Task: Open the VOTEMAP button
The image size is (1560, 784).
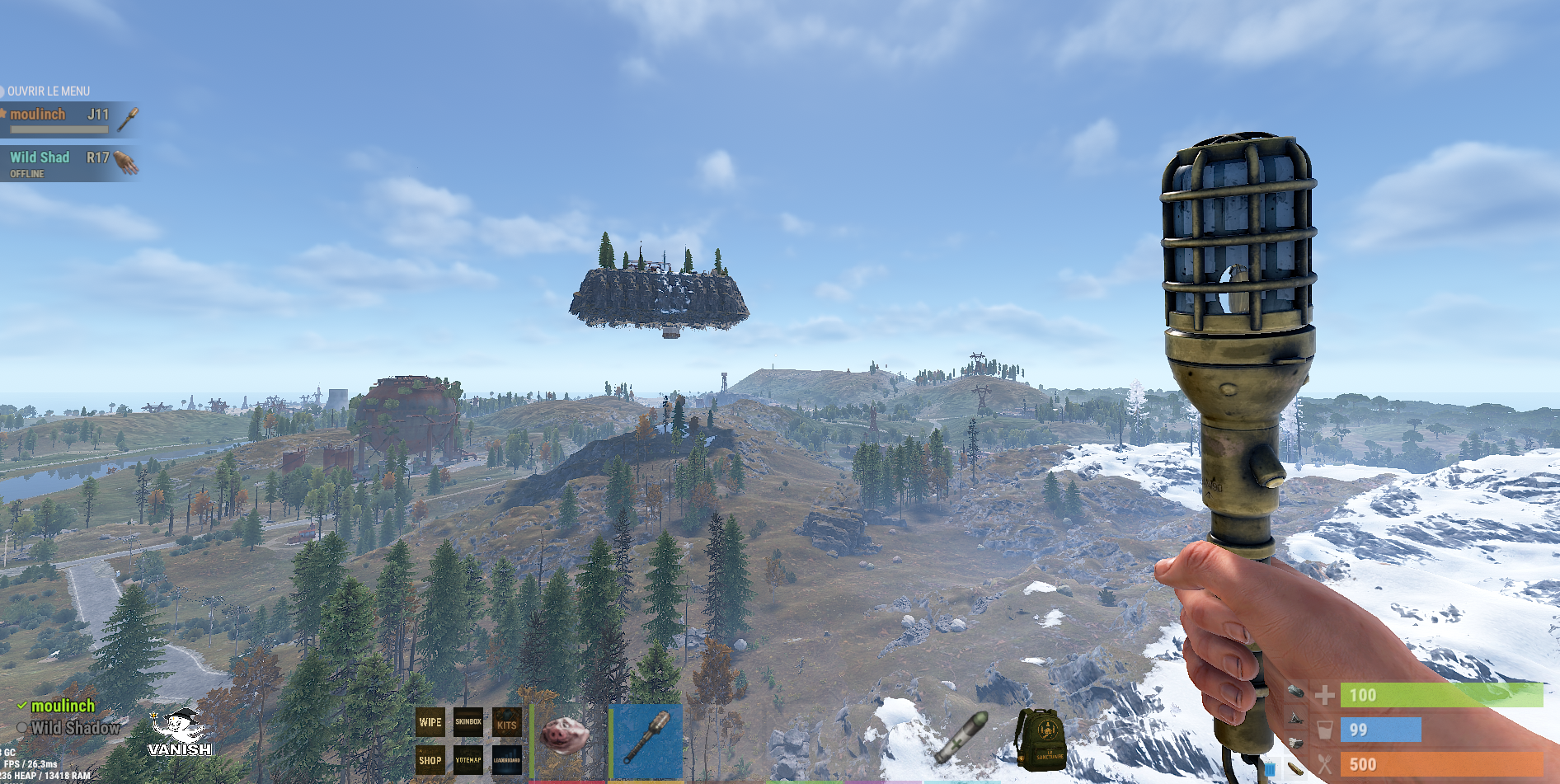Action: (468, 760)
